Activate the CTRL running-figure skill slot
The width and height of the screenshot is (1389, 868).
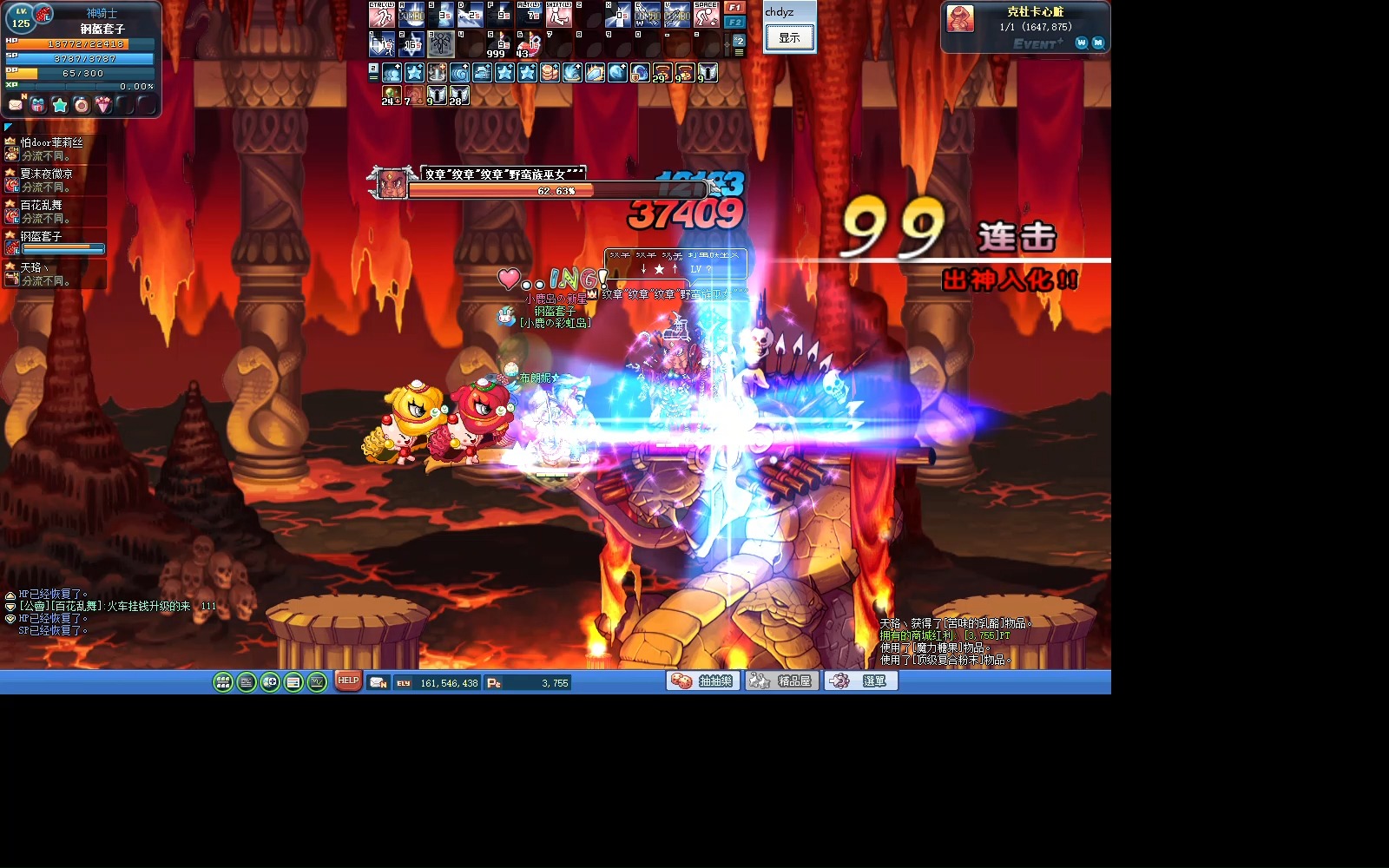tap(382, 15)
